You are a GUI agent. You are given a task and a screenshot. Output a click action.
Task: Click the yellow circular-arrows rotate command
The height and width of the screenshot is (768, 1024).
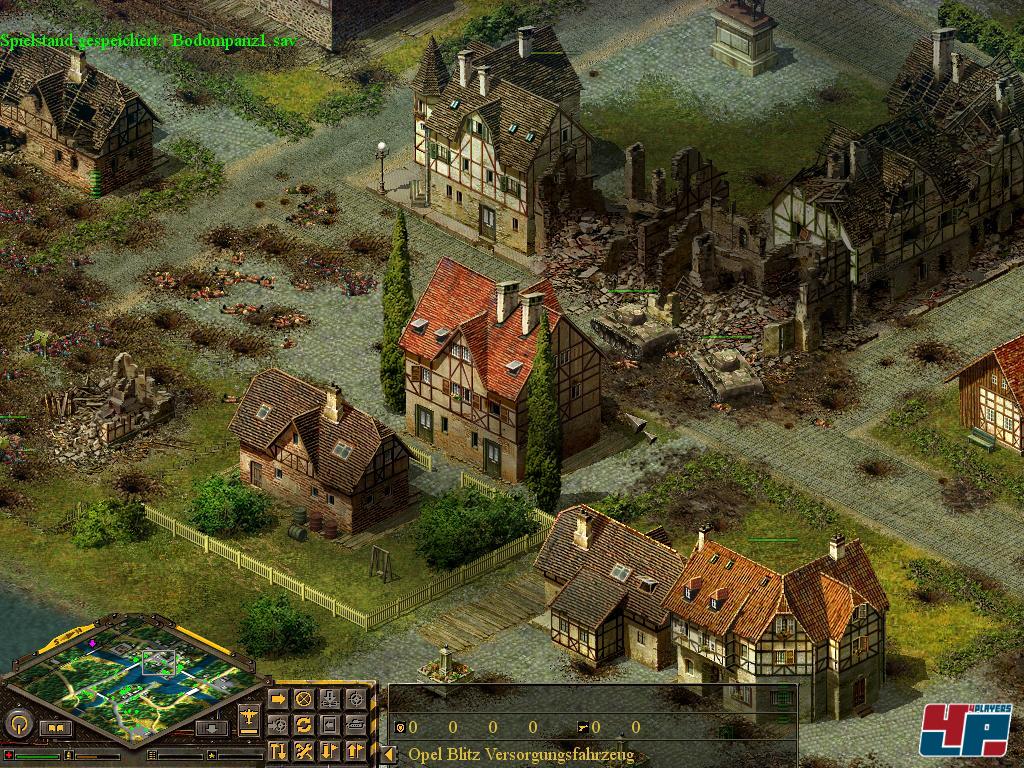303,724
